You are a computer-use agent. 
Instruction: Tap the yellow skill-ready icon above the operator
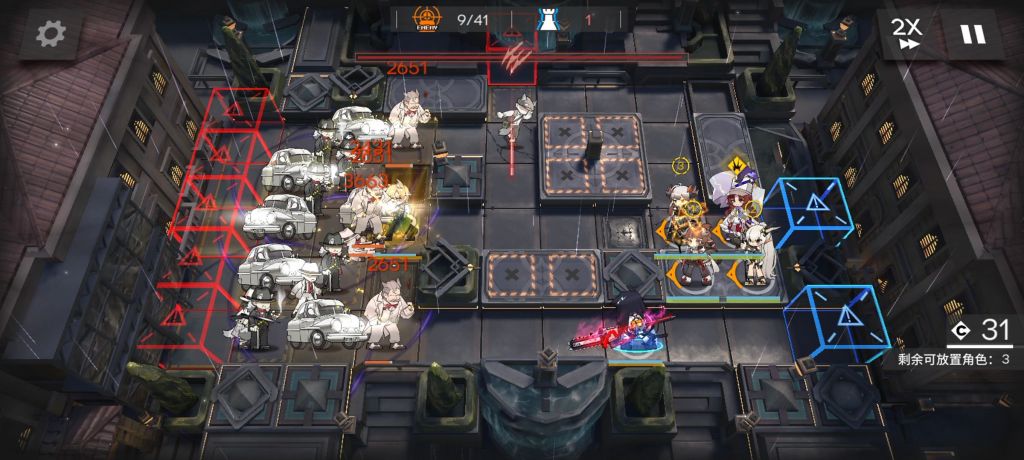(736, 163)
